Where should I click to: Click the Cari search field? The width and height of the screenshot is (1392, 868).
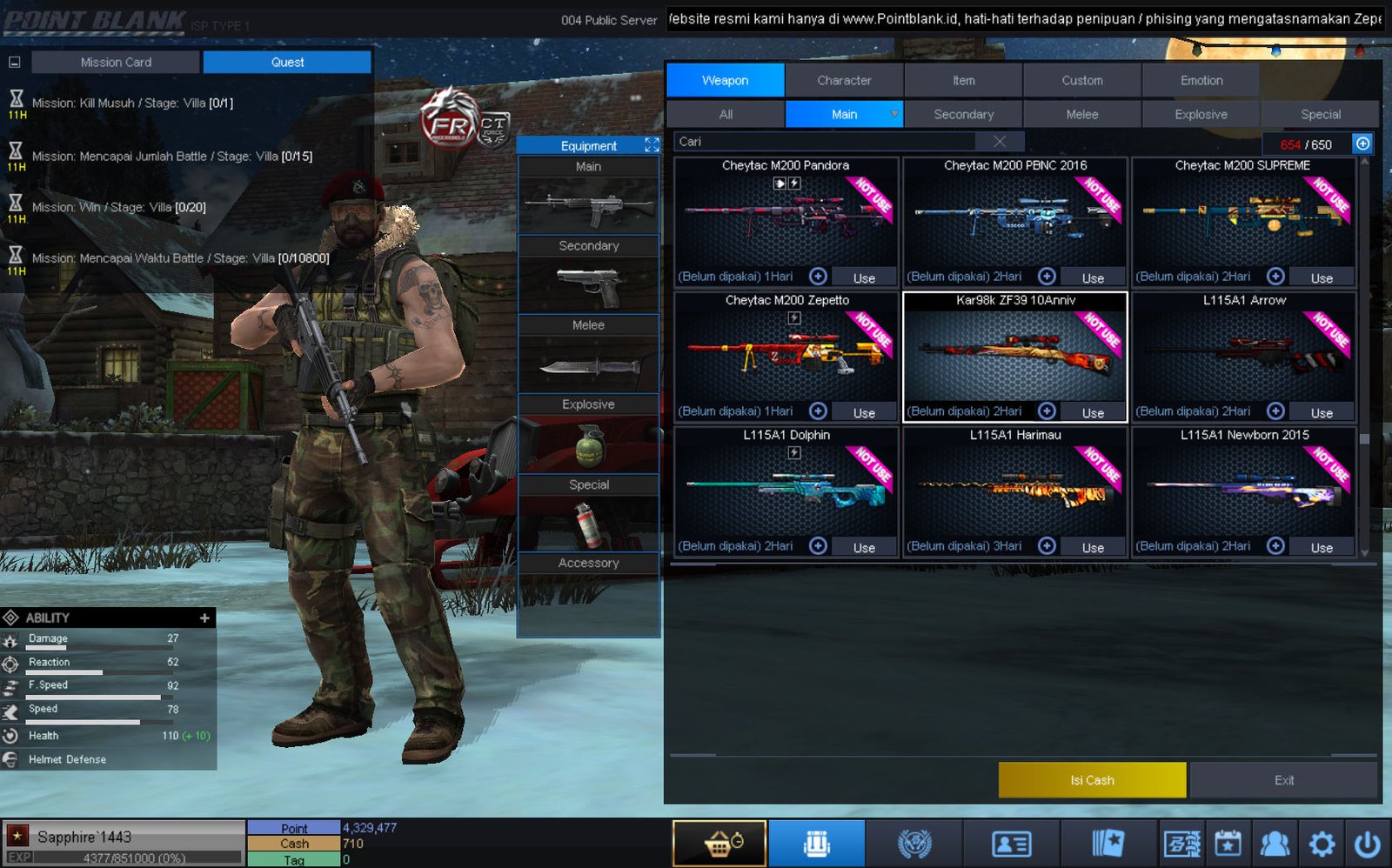(x=826, y=142)
